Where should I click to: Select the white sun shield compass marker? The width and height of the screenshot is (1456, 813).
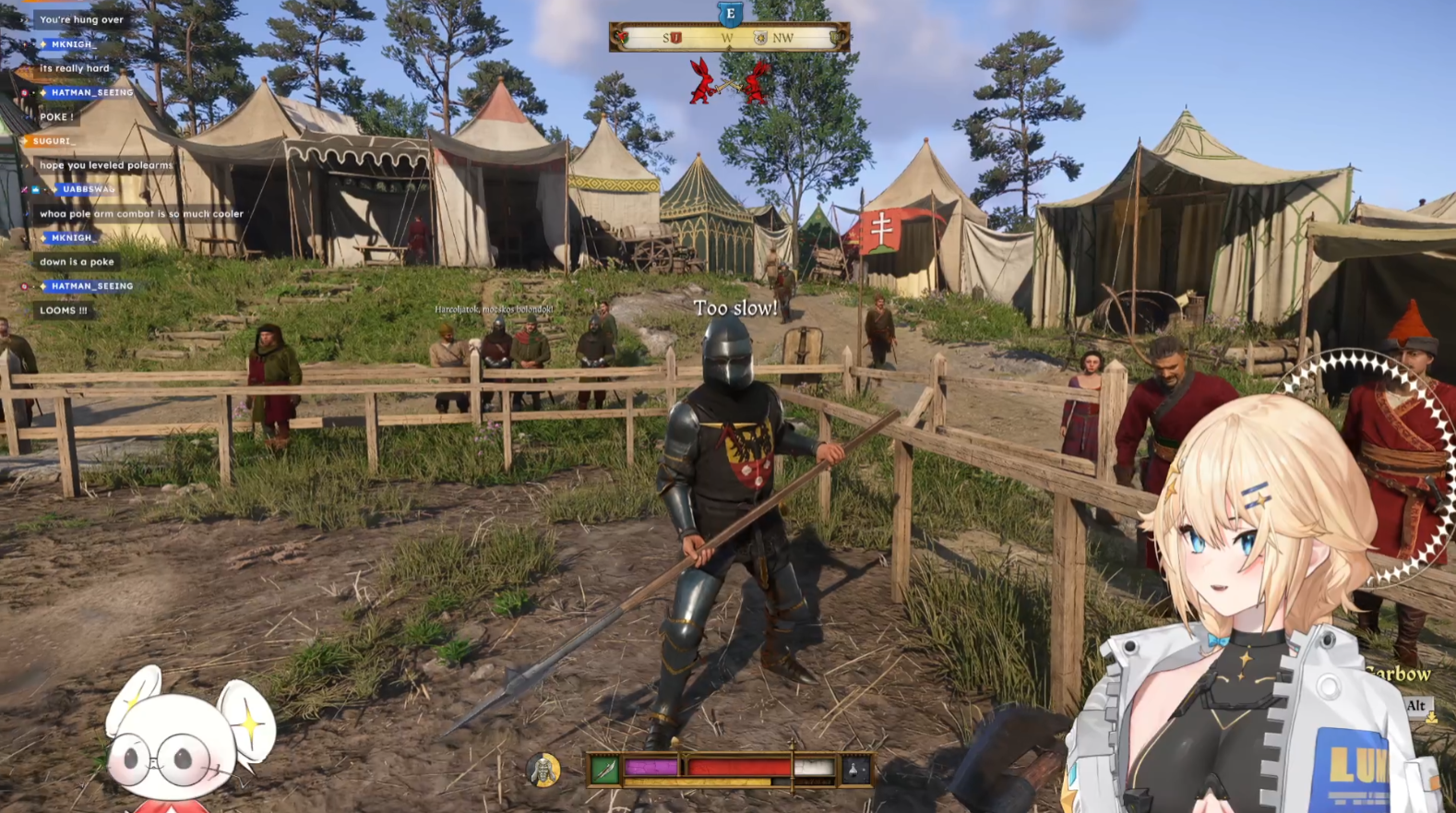pyautogui.click(x=760, y=38)
